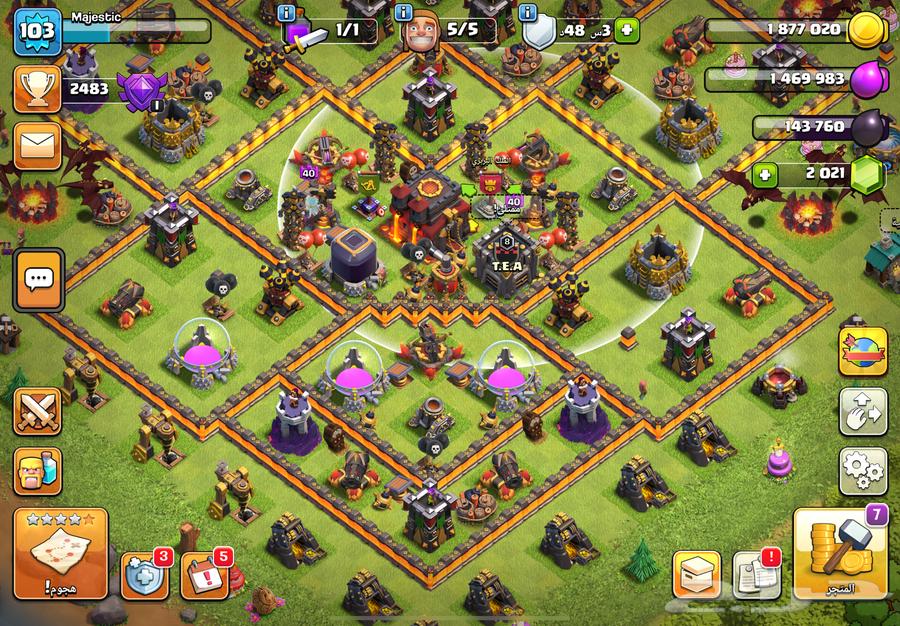Open the trophy leaderboard button
The height and width of the screenshot is (626, 900).
(37, 90)
